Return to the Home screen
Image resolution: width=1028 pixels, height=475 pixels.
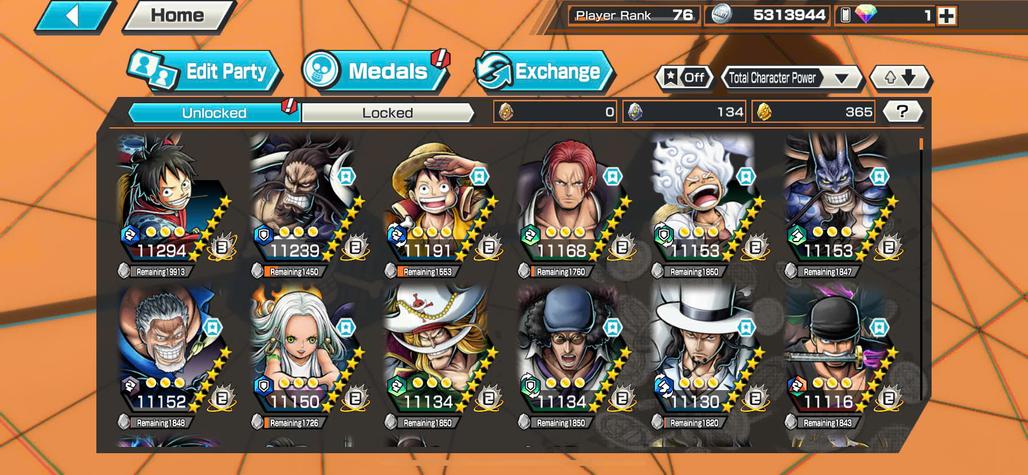coord(177,16)
